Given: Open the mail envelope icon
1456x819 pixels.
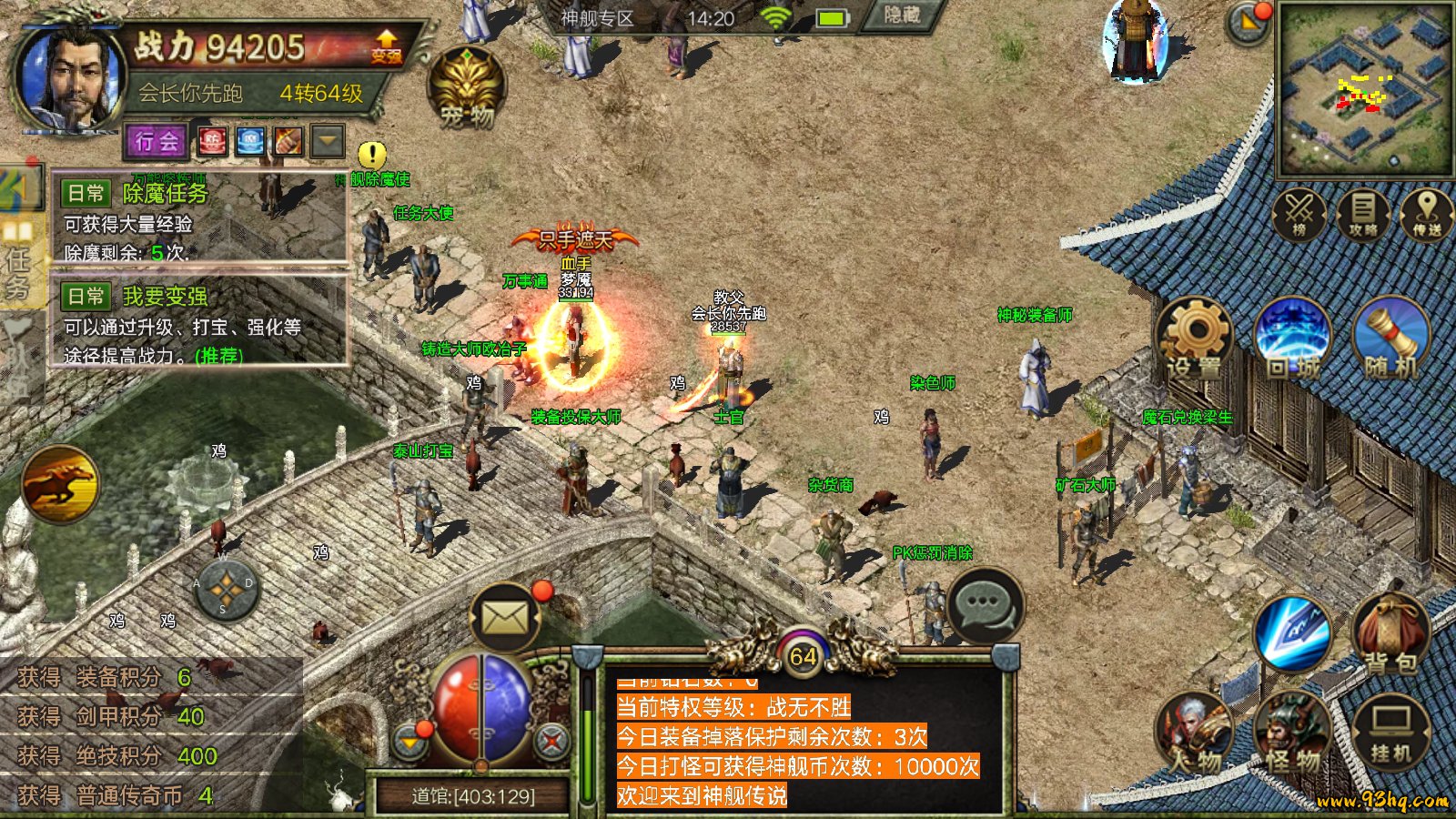Looking at the screenshot, I should [x=504, y=619].
